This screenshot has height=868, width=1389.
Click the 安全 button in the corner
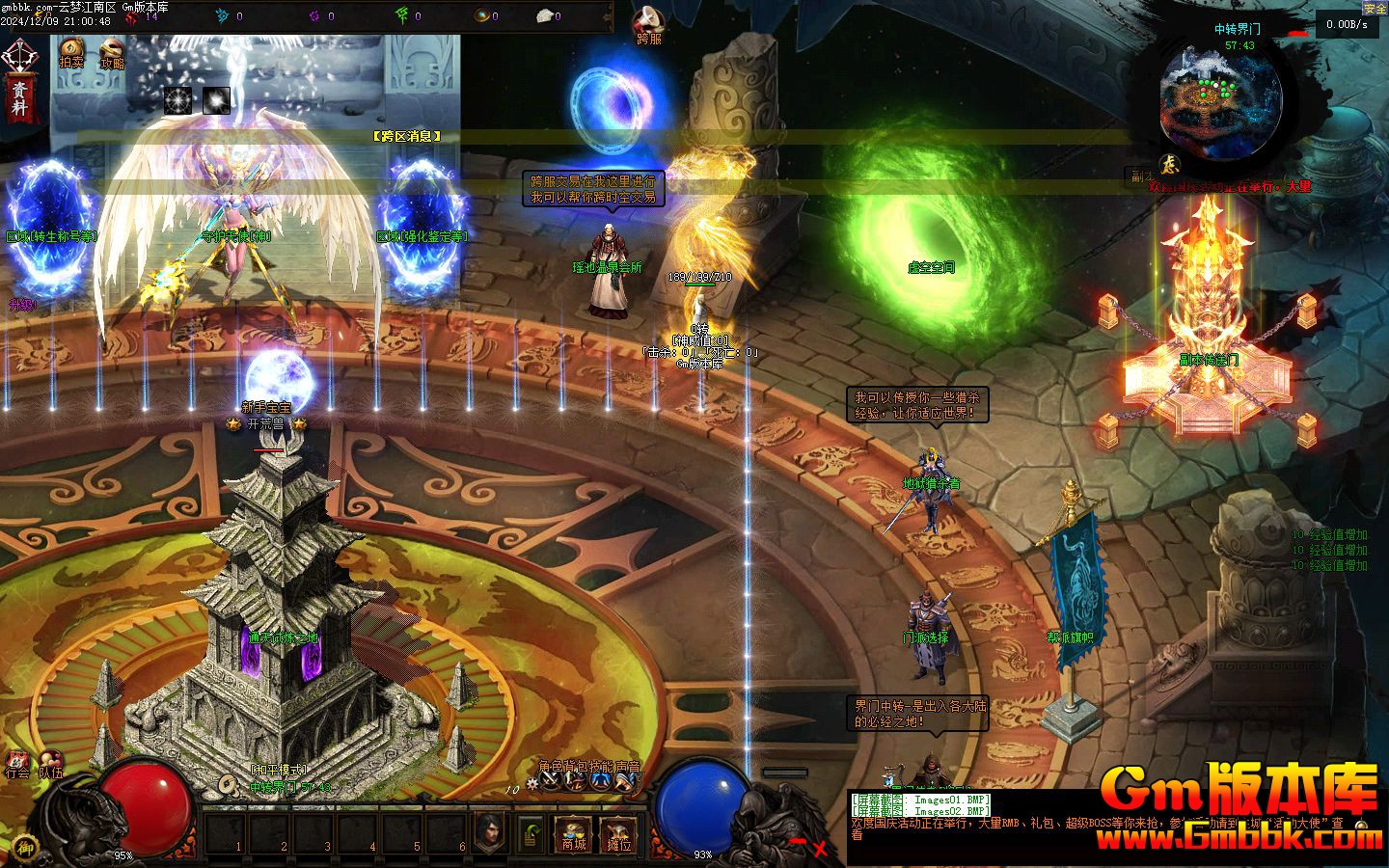click(x=1375, y=8)
